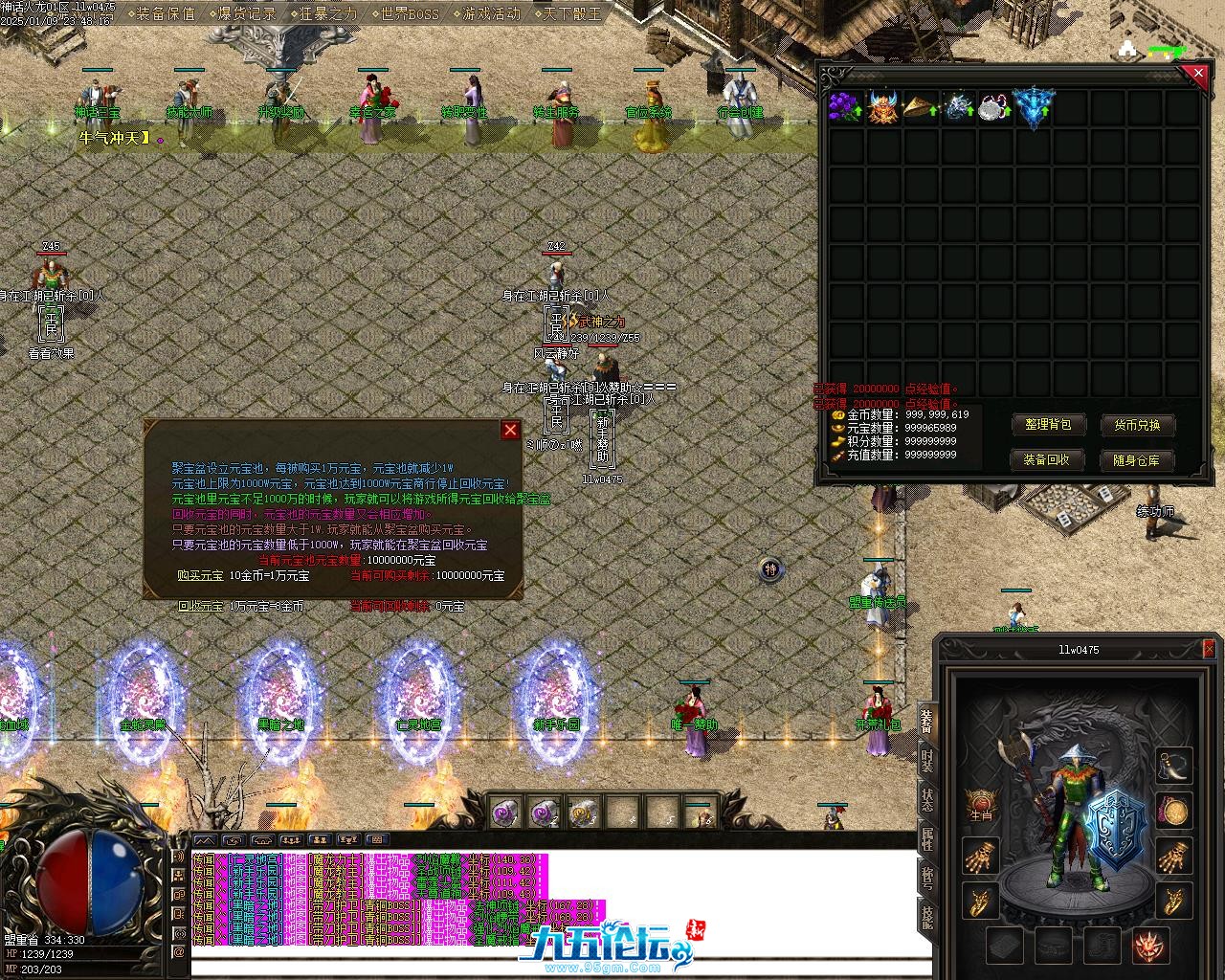Select the horn necklace equipment slot

[x=1174, y=765]
